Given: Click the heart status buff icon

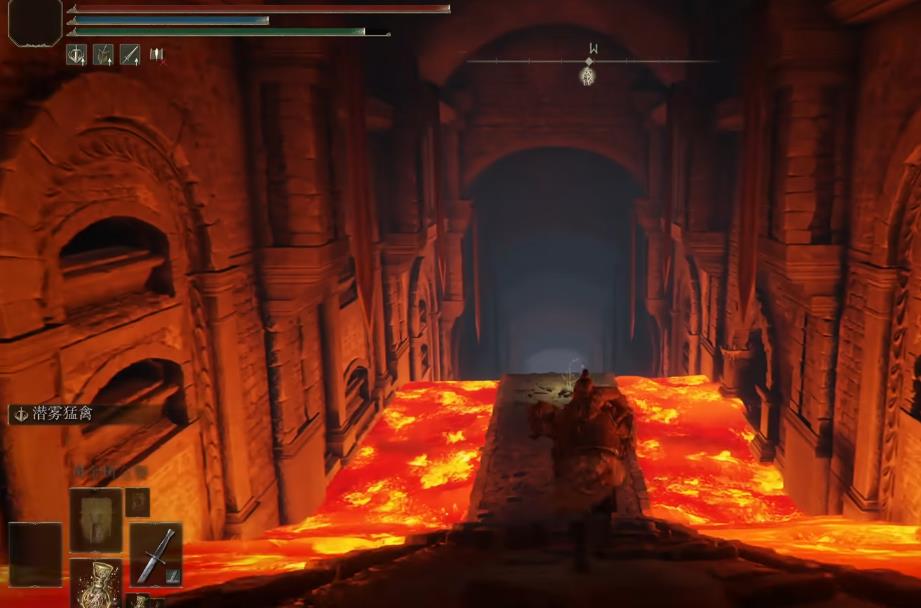Looking at the screenshot, I should pyautogui.click(x=77, y=55).
